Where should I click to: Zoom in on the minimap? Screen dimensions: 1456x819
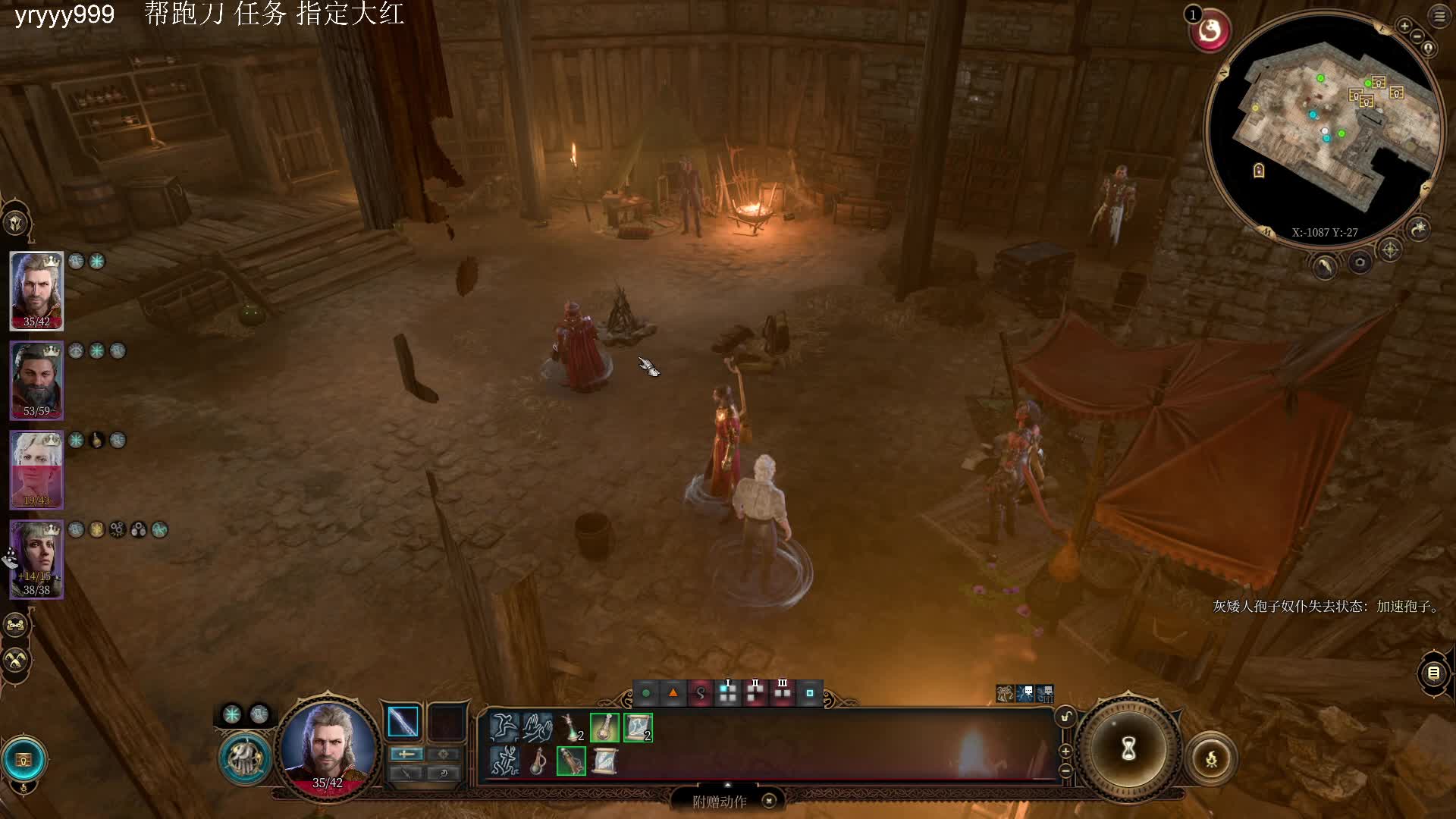pos(1404,27)
